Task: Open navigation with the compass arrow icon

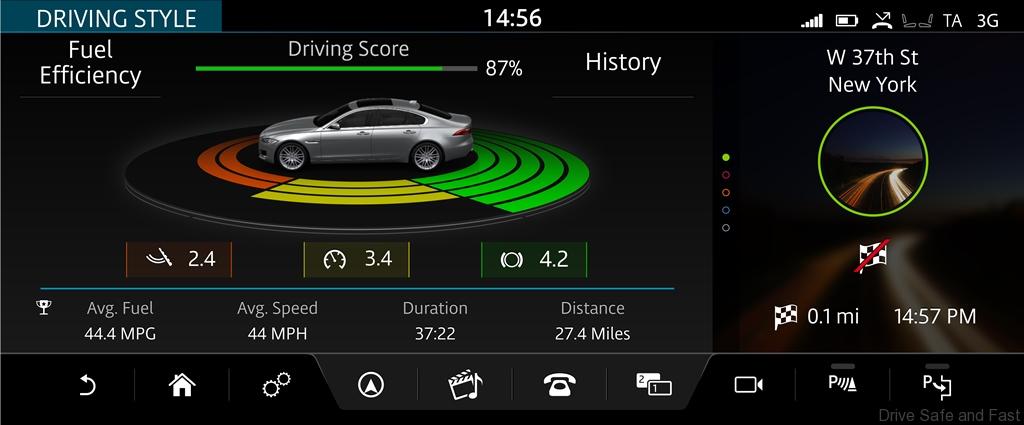Action: click(371, 385)
